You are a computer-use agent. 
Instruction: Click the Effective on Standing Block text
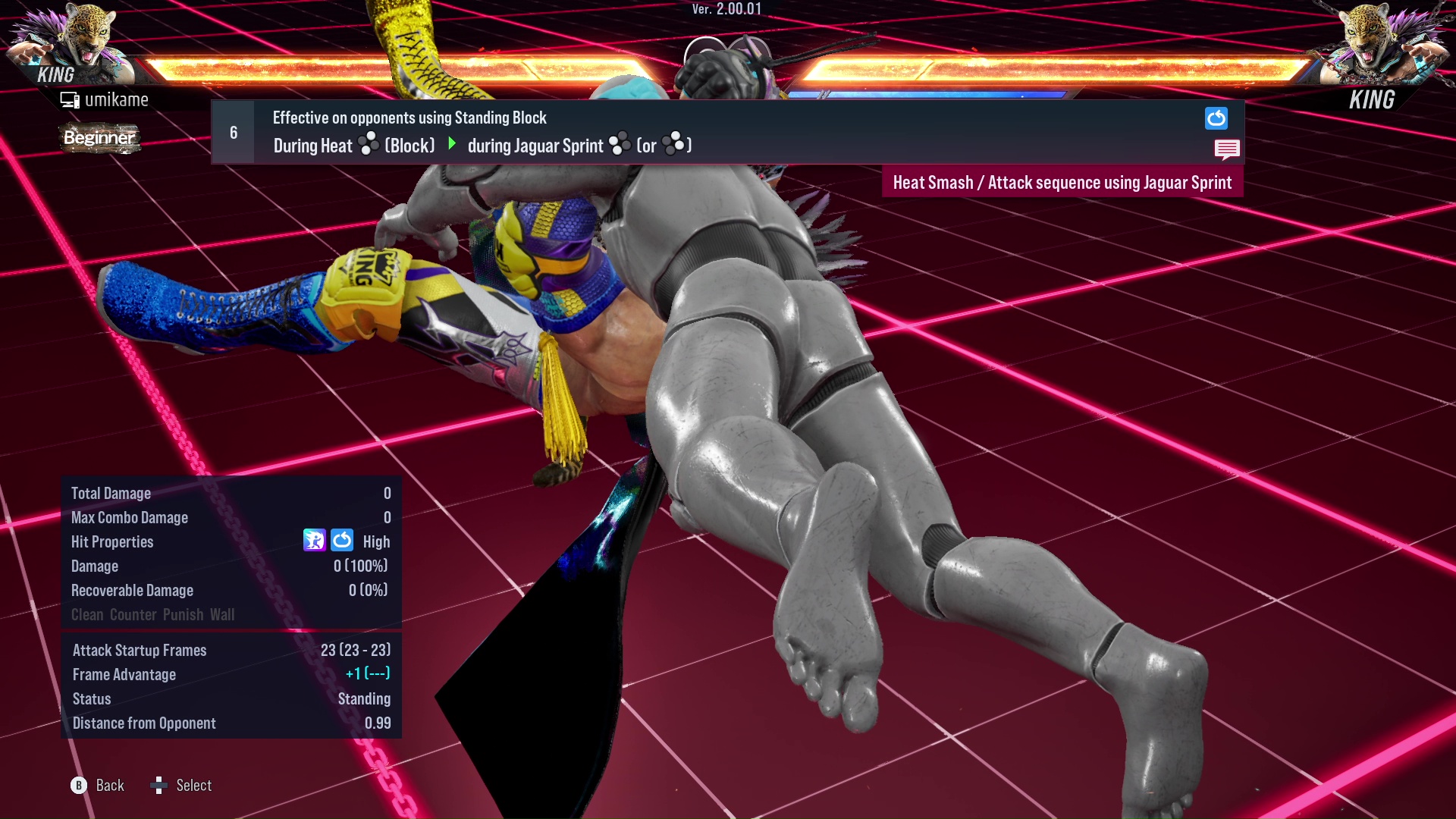409,118
